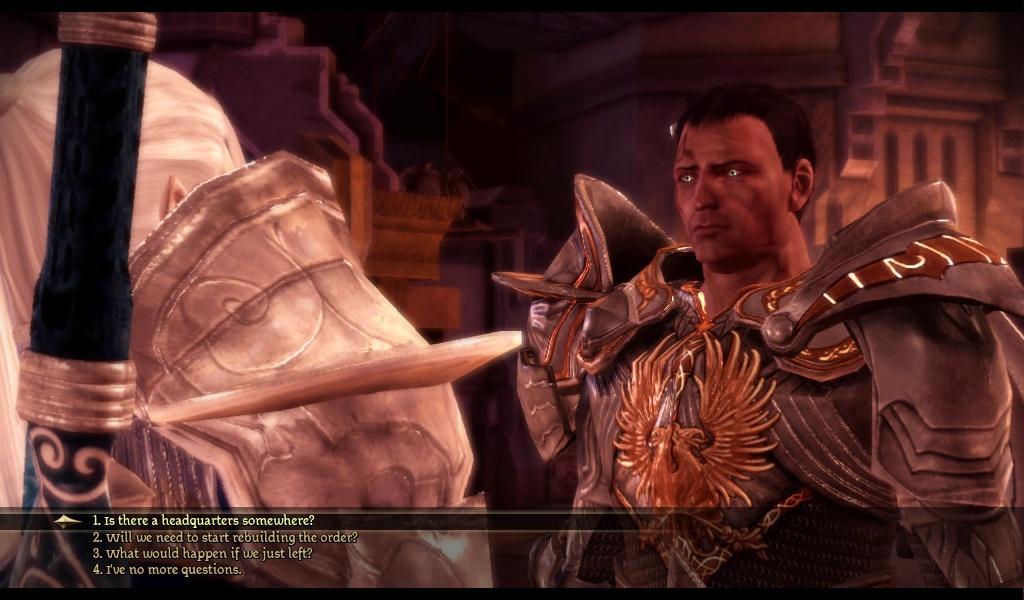1024x600 pixels.
Task: Choose "Will we need to start rebuilding the order?"
Action: tap(225, 537)
